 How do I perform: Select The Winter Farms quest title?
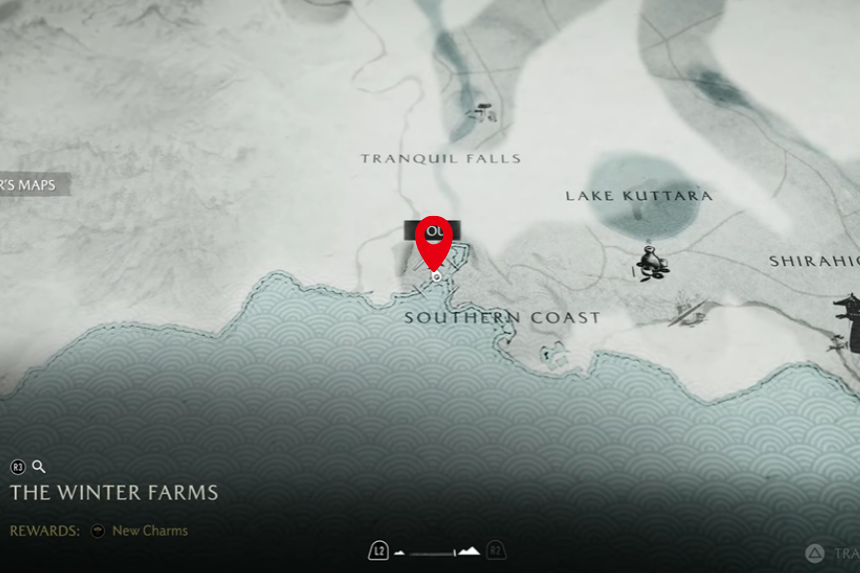114,493
